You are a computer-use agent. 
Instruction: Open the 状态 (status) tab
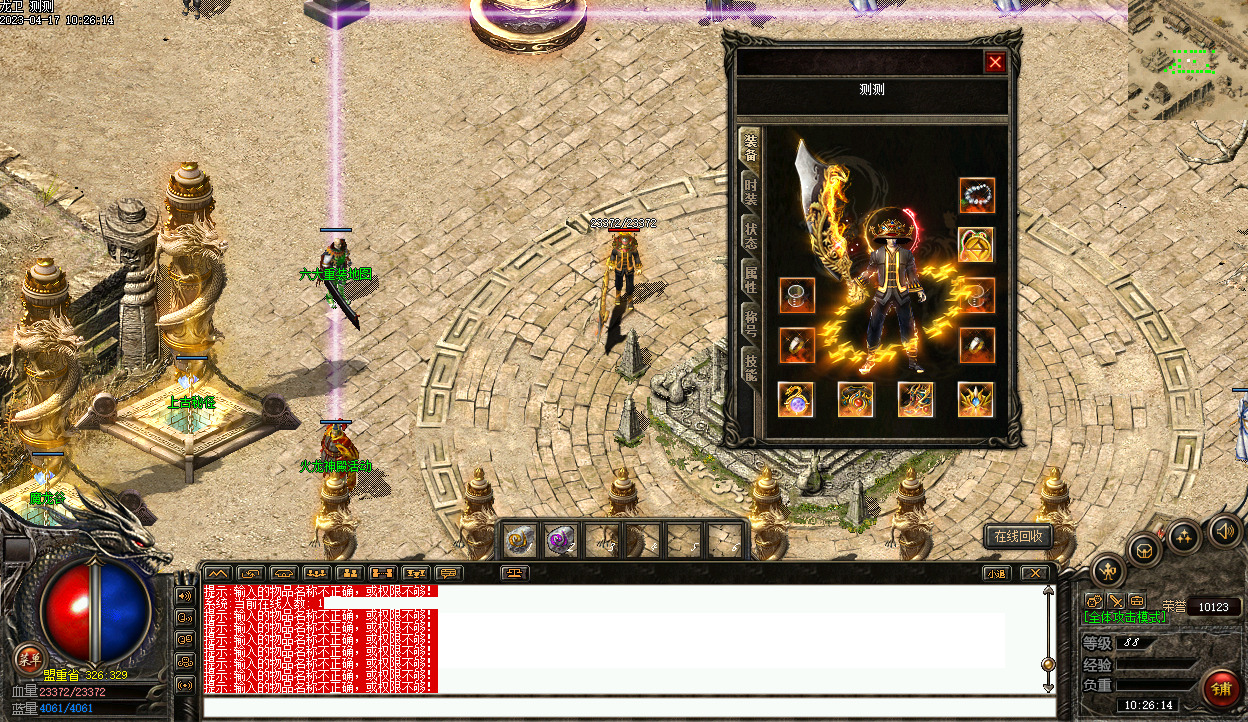[750, 235]
